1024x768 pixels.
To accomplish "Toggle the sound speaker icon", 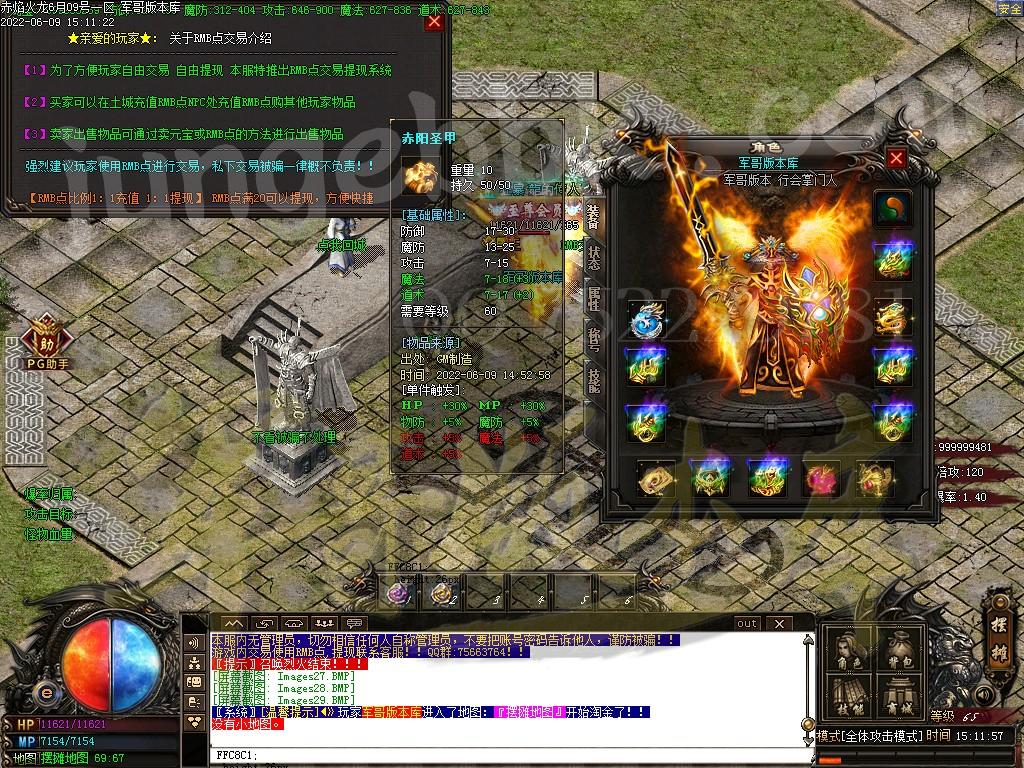I will point(984,694).
